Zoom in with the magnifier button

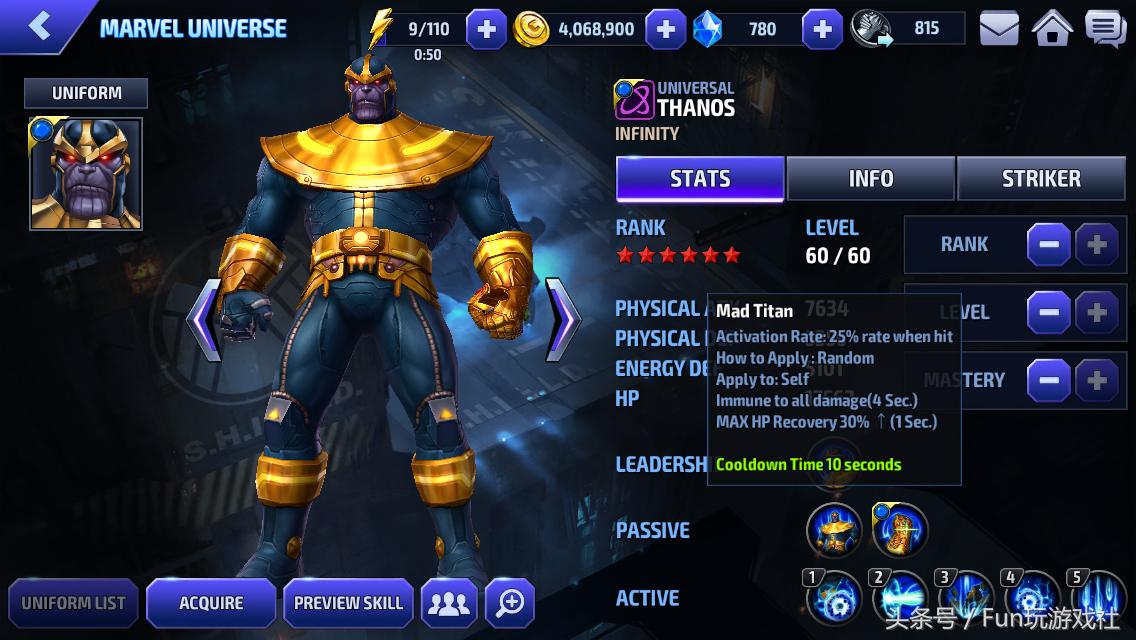(510, 603)
